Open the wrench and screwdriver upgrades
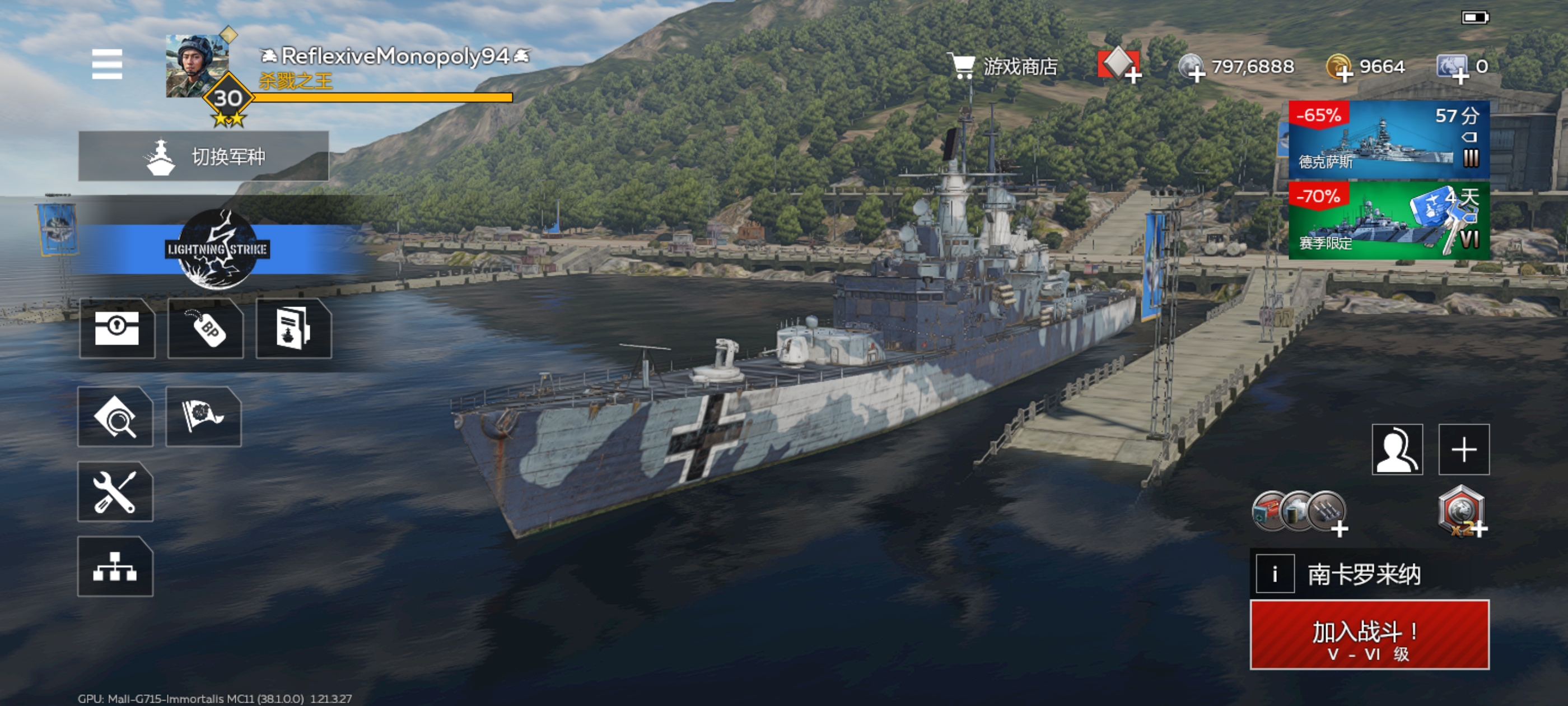 coord(115,492)
